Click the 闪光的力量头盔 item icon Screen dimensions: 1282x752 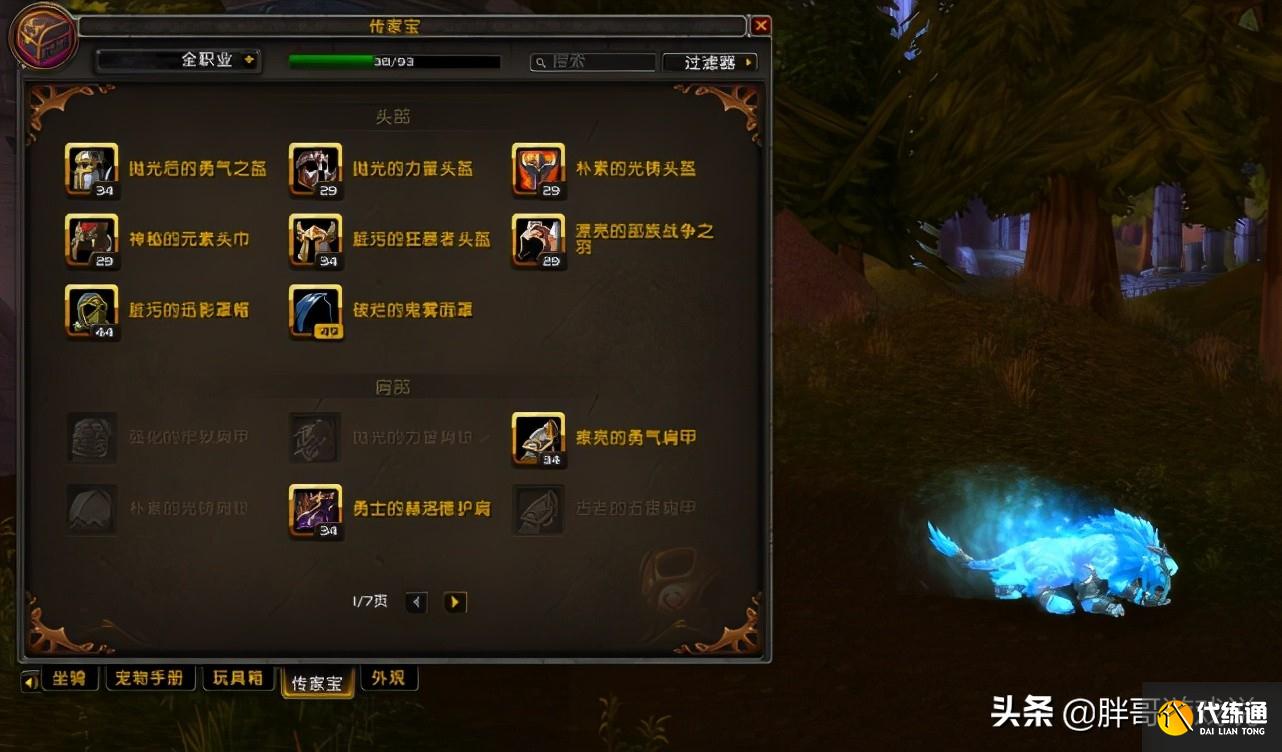click(x=315, y=170)
